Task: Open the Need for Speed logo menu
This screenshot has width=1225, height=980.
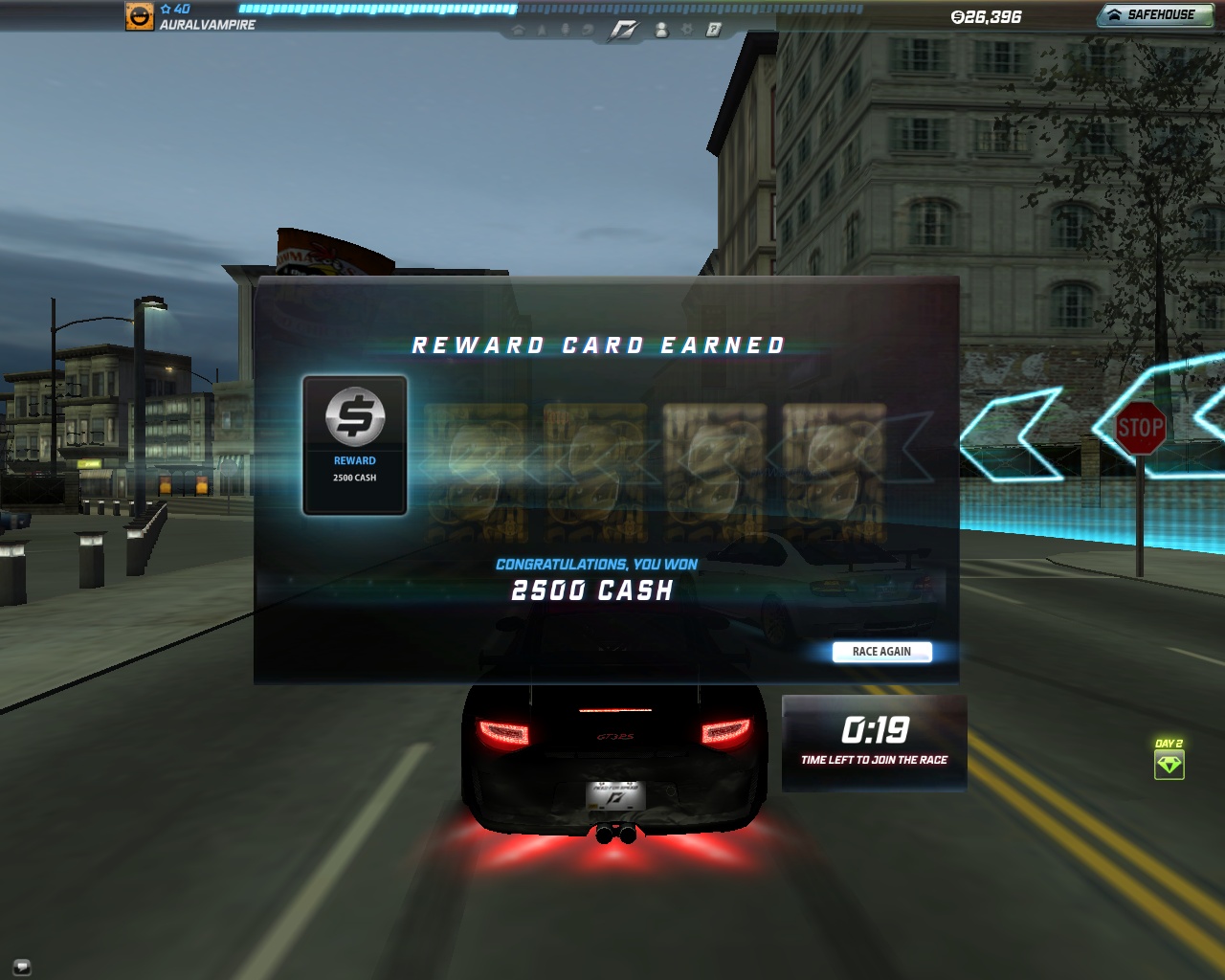Action: [623, 31]
